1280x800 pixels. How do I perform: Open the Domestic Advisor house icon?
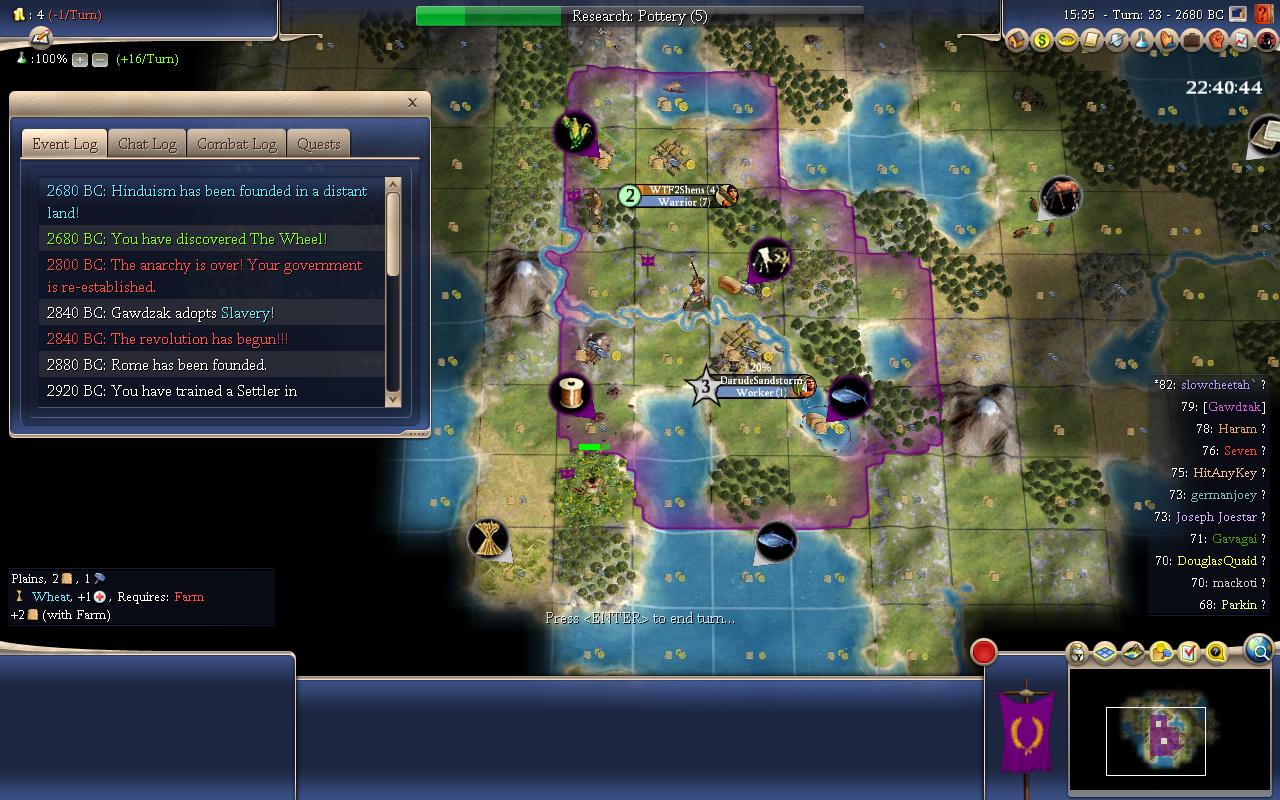point(1017,41)
